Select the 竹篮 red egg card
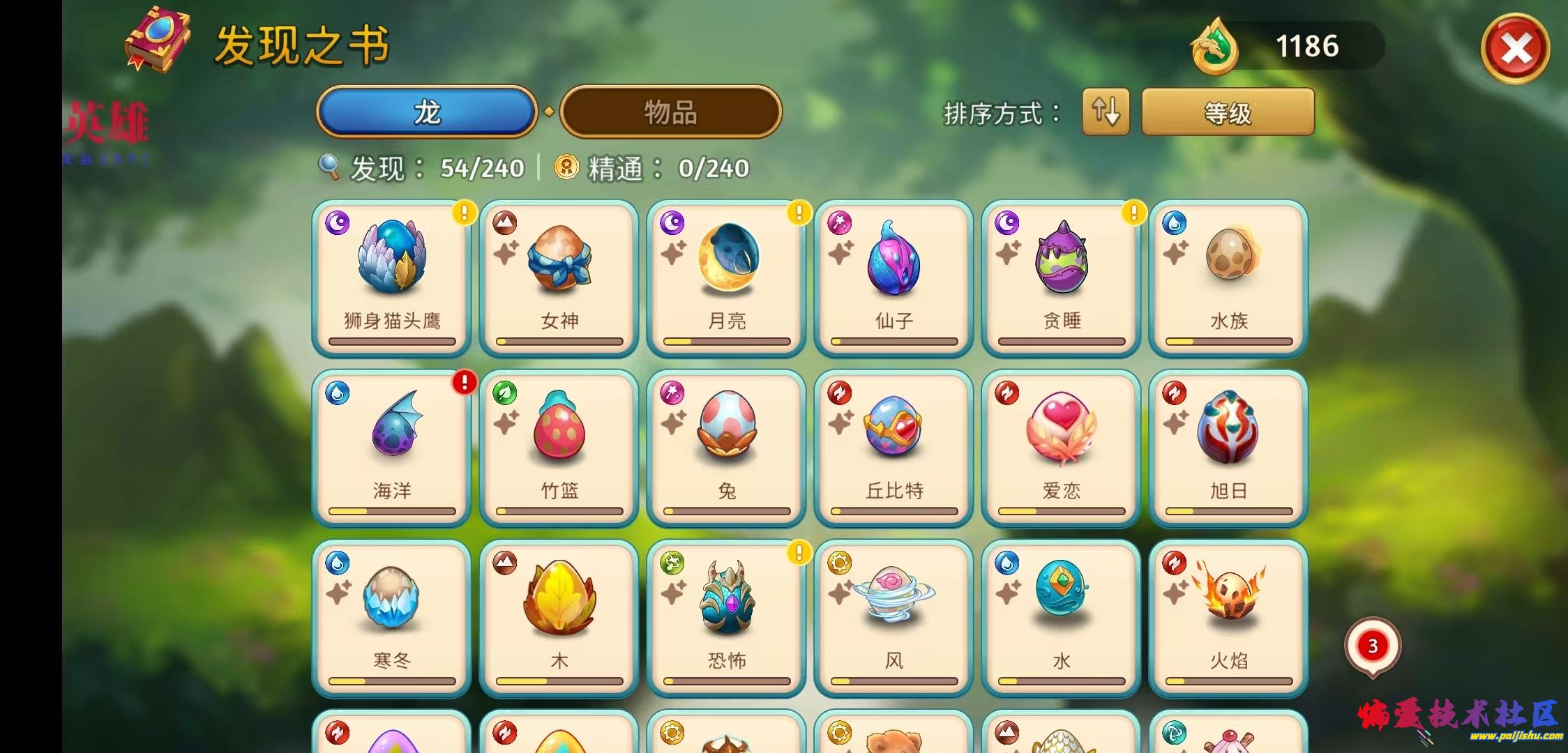Viewport: 1568px width, 753px height. coord(559,448)
